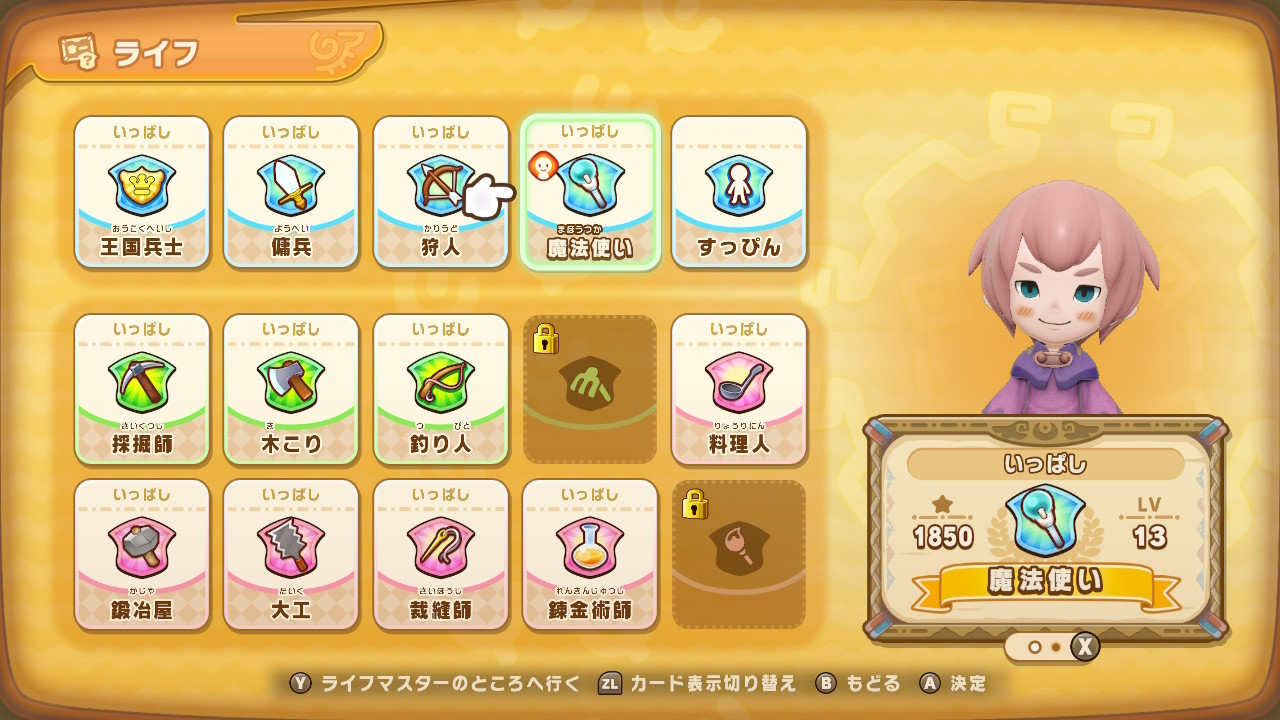Choose the 傭兵 sword card
This screenshot has height=720, width=1280.
coord(291,192)
